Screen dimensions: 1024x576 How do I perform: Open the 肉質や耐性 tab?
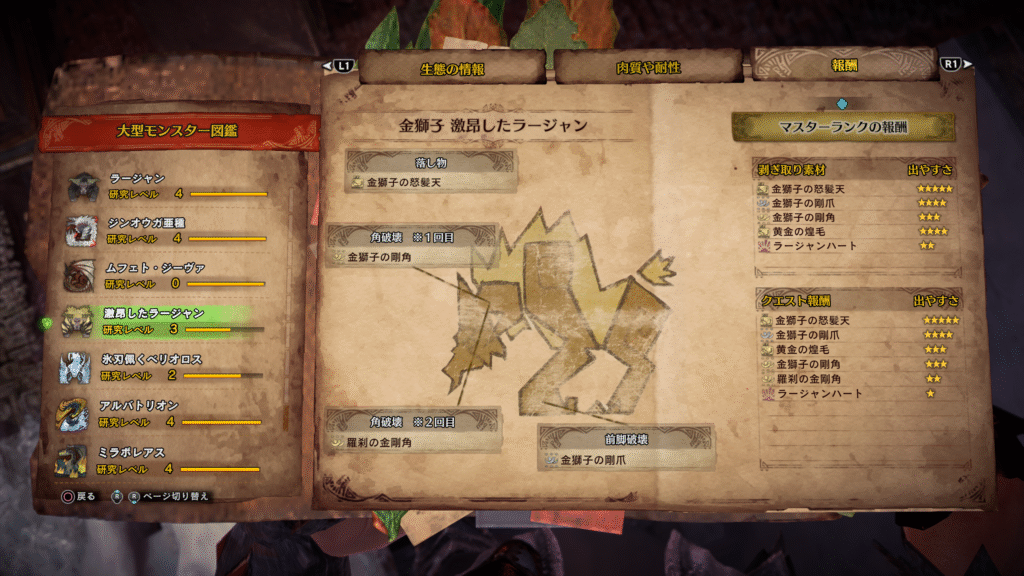pyautogui.click(x=648, y=68)
